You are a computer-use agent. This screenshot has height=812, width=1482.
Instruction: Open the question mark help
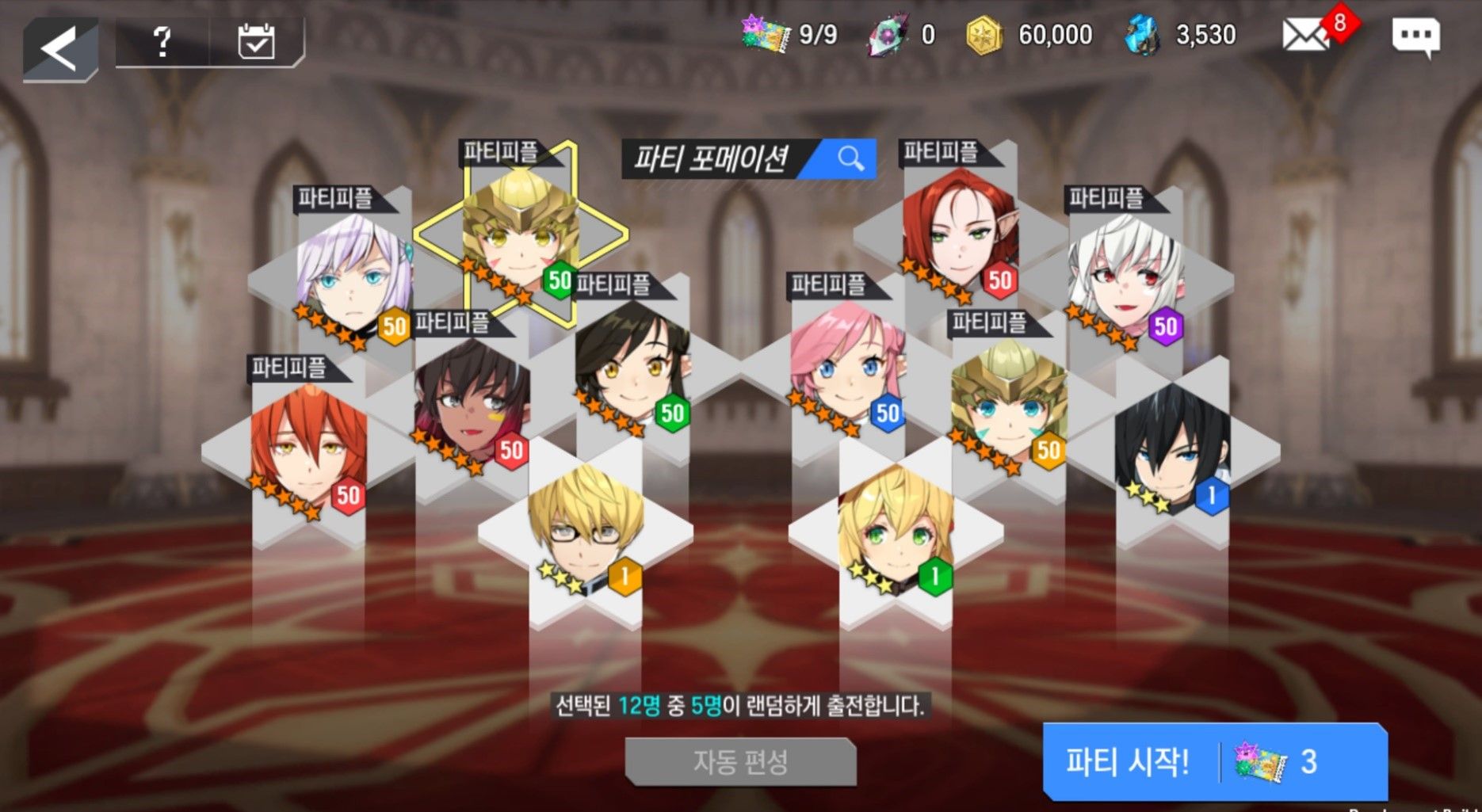pyautogui.click(x=162, y=41)
